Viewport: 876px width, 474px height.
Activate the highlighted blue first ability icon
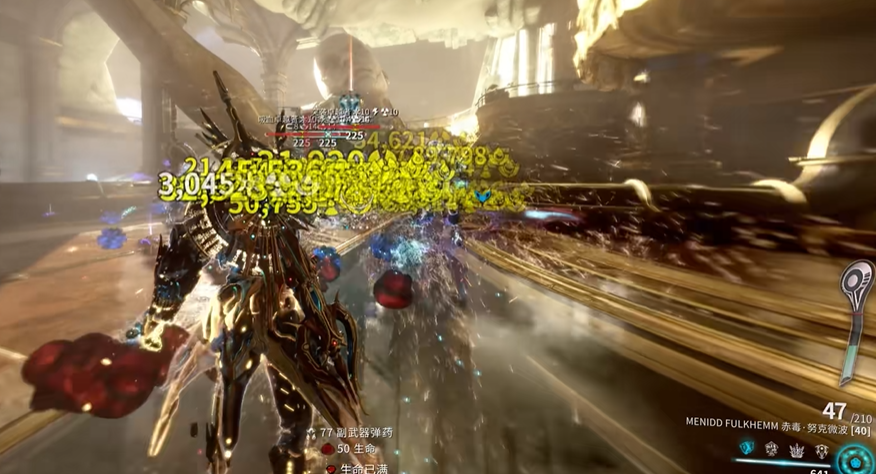coord(746,448)
